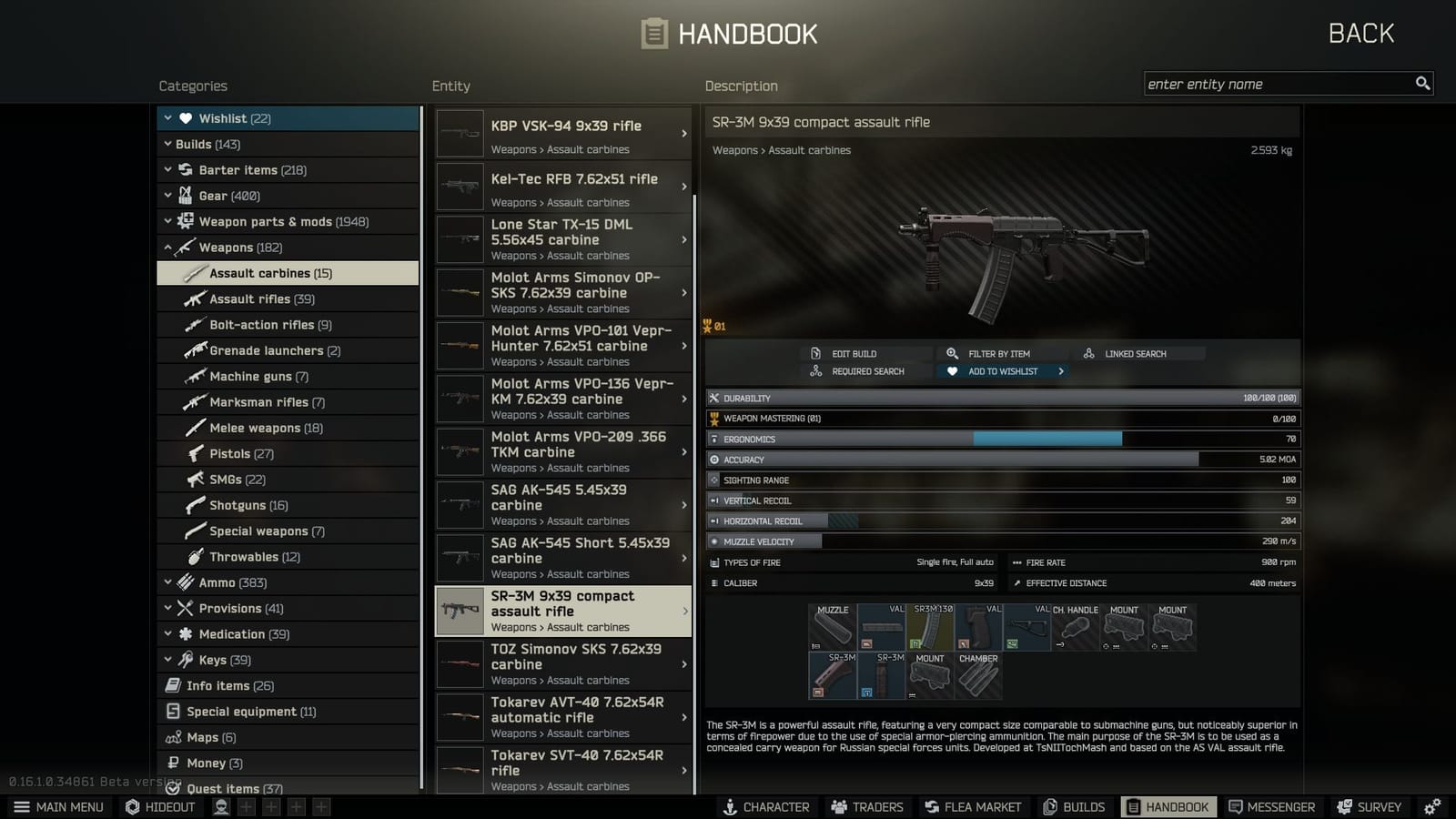Open the Messenger from the bottom bar
This screenshot has width=1456, height=819.
[x=1271, y=806]
